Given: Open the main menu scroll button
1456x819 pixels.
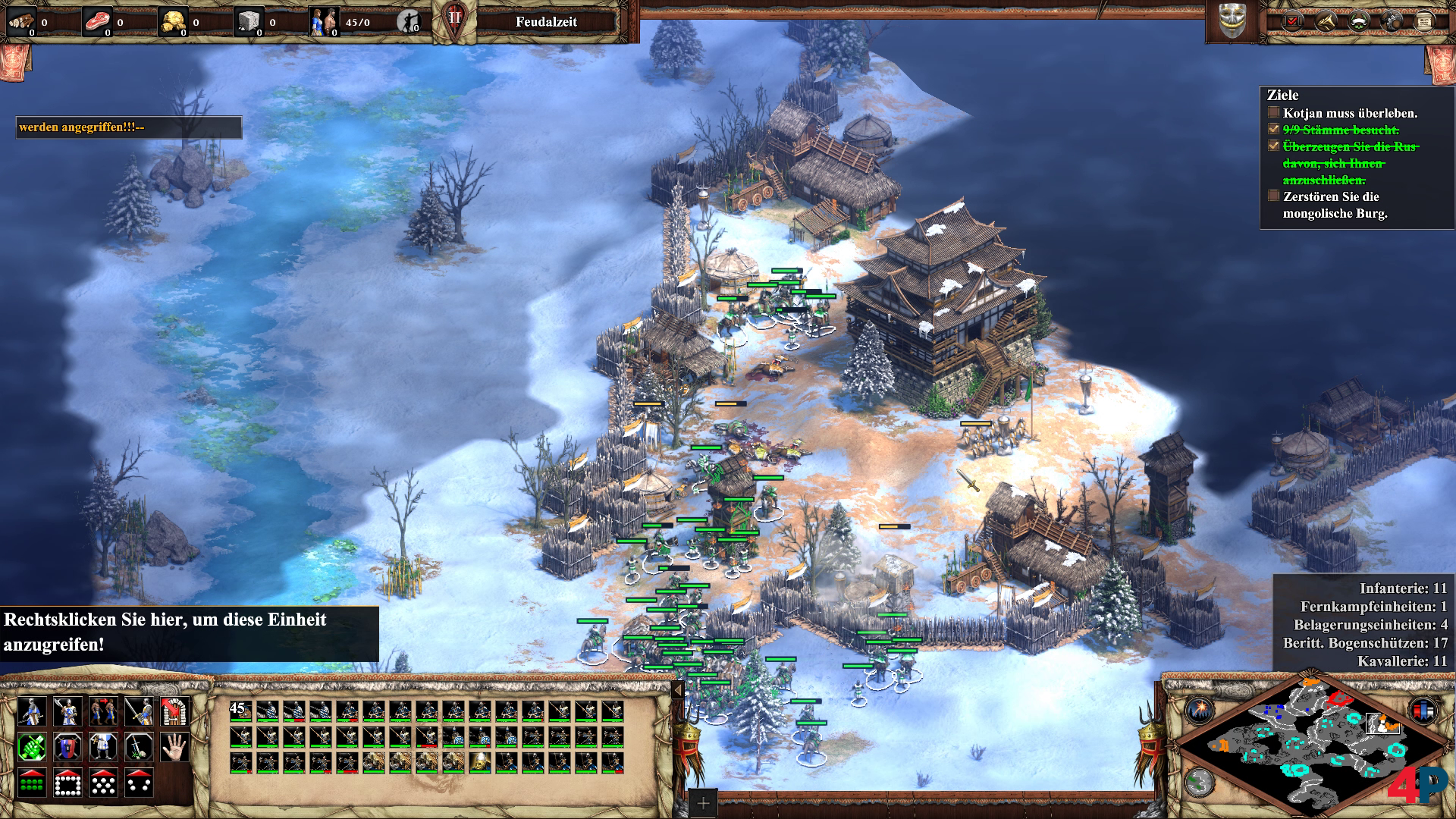Looking at the screenshot, I should click(1424, 22).
